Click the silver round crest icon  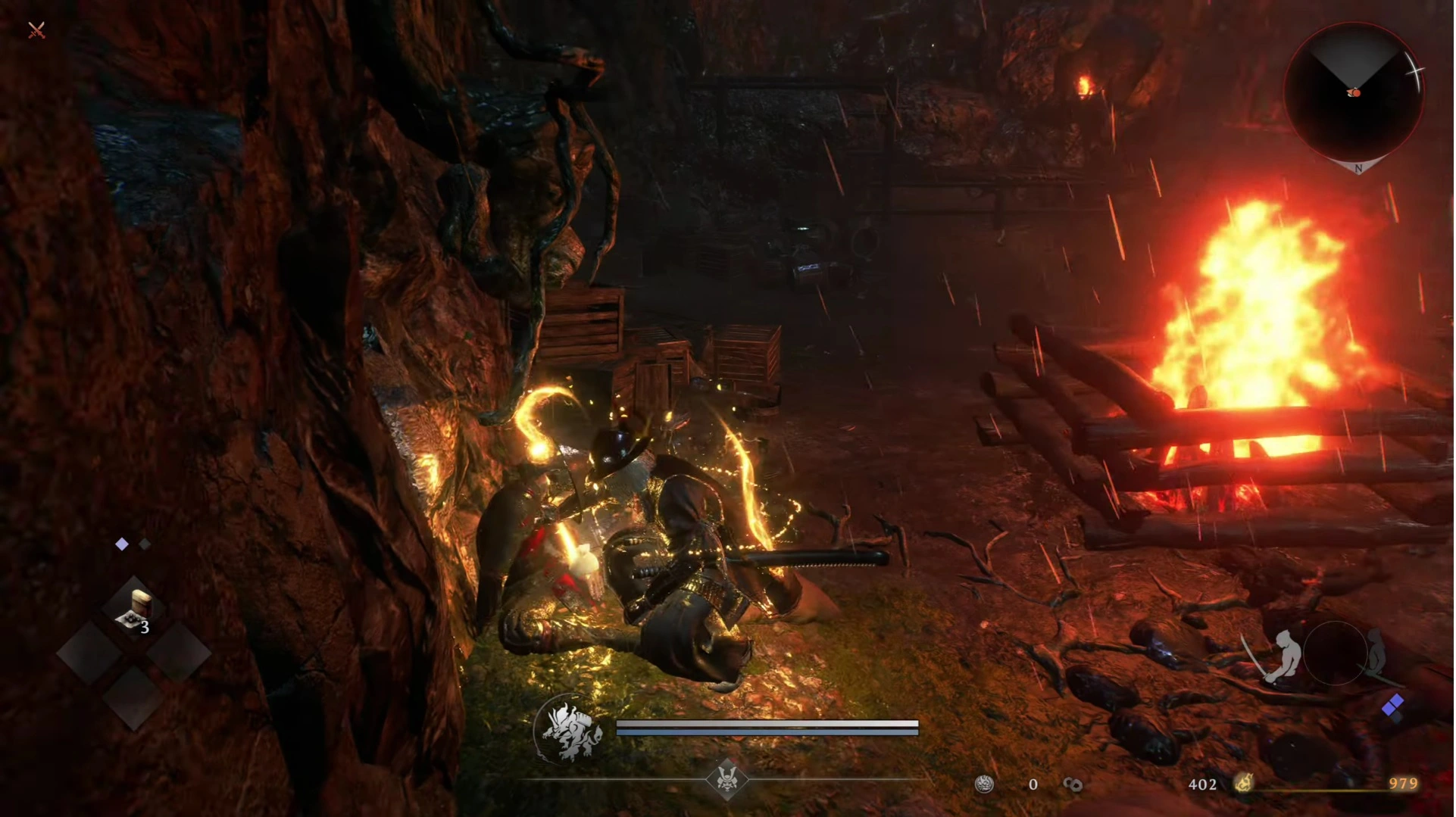(984, 784)
